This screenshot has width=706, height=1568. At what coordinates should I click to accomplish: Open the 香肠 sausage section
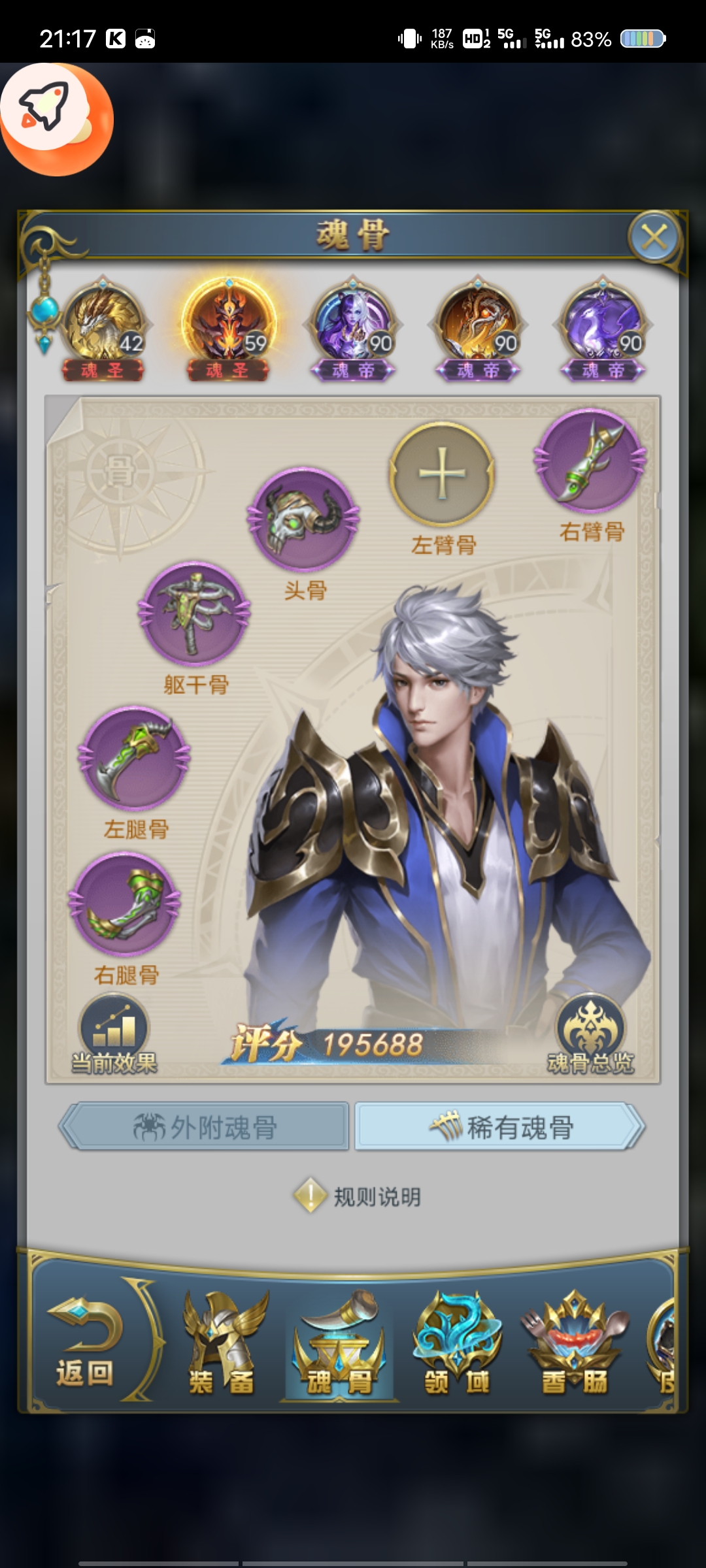point(574,1345)
